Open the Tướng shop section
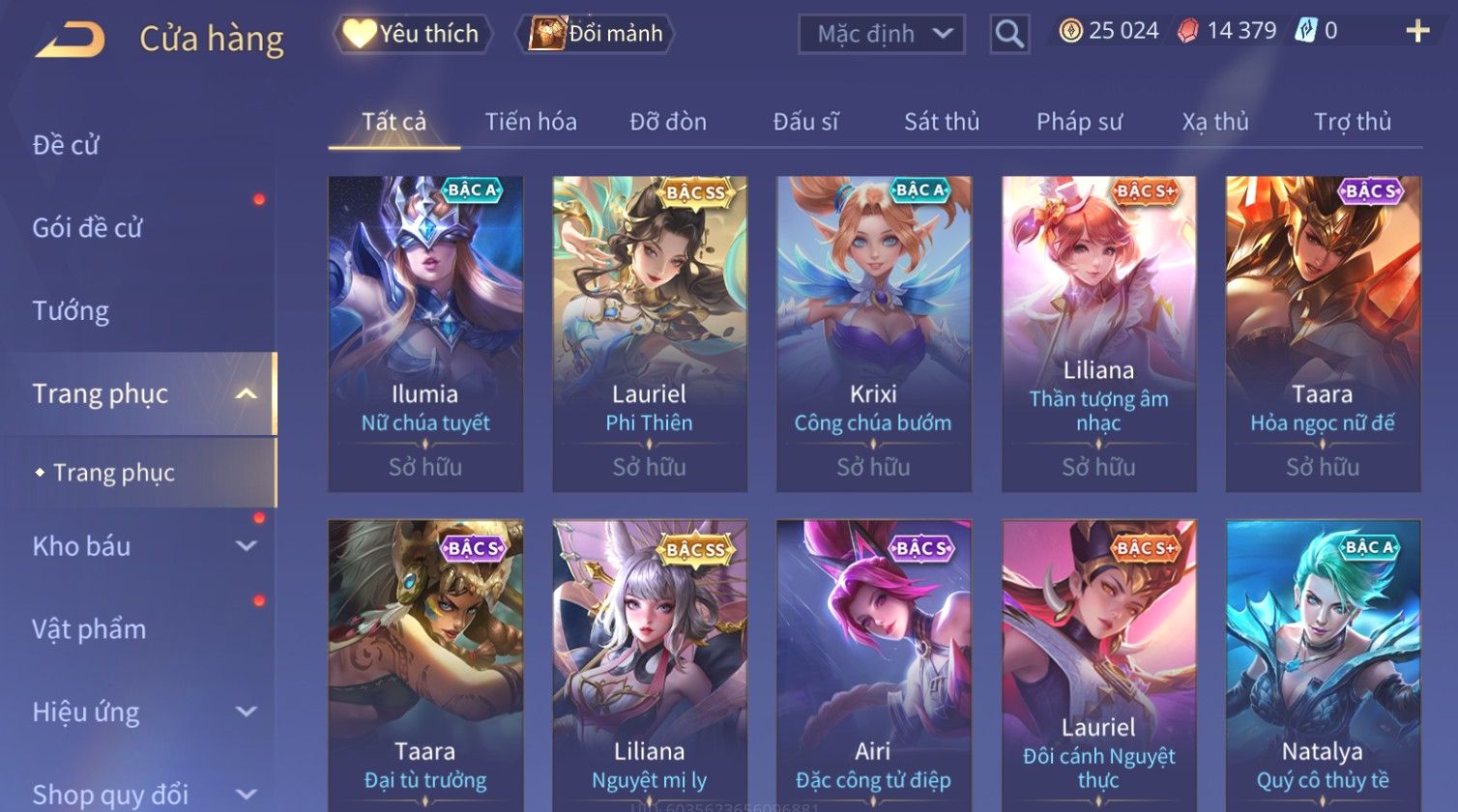This screenshot has width=1458, height=812. click(71, 311)
